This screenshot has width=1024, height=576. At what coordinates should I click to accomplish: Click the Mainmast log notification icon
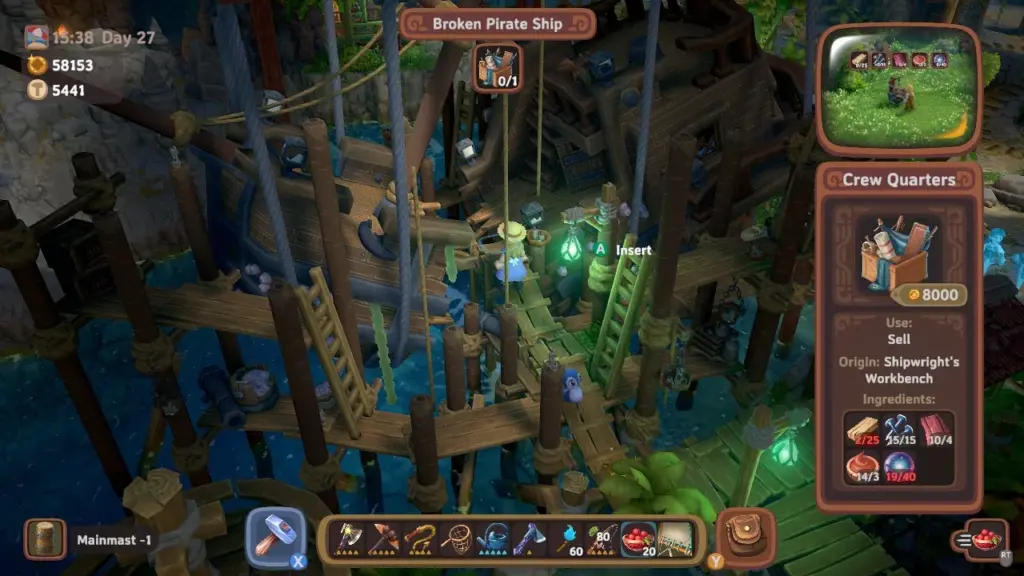(x=44, y=540)
